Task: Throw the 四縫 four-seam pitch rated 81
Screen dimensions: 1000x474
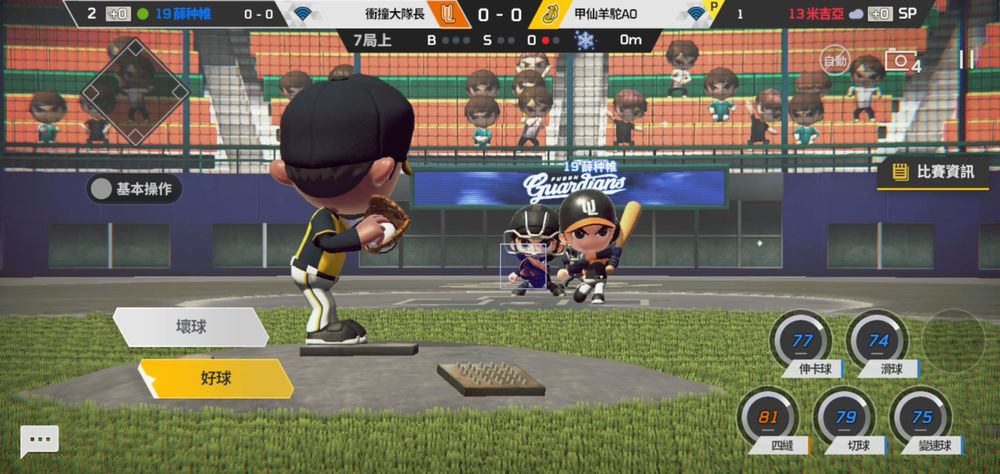Action: click(768, 418)
